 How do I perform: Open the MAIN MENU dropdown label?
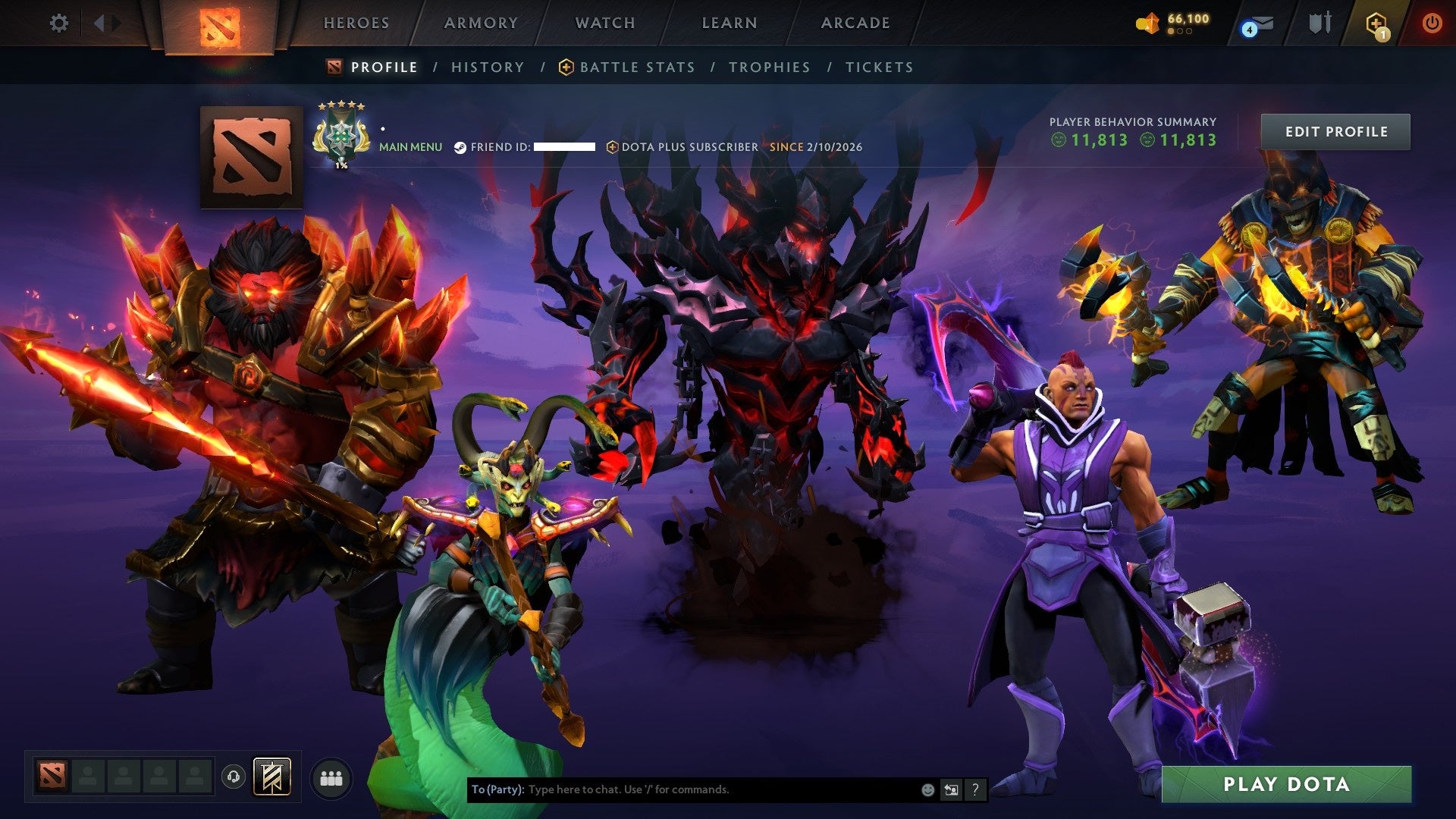[410, 146]
